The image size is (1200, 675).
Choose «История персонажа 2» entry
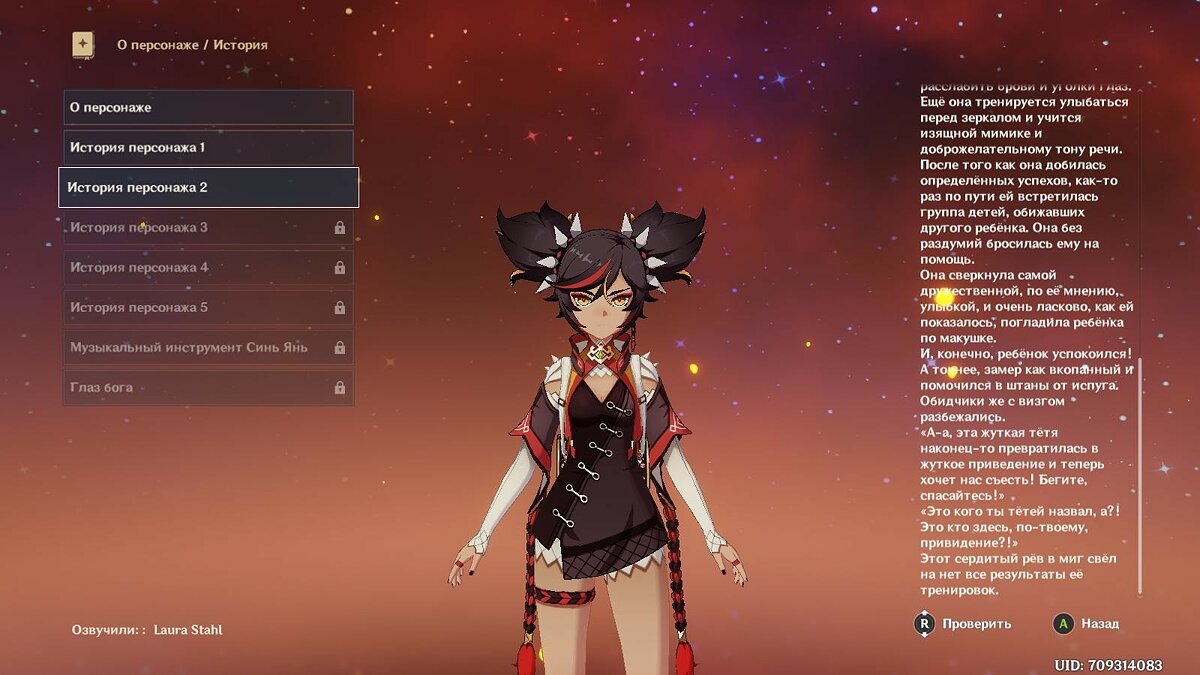pos(208,187)
